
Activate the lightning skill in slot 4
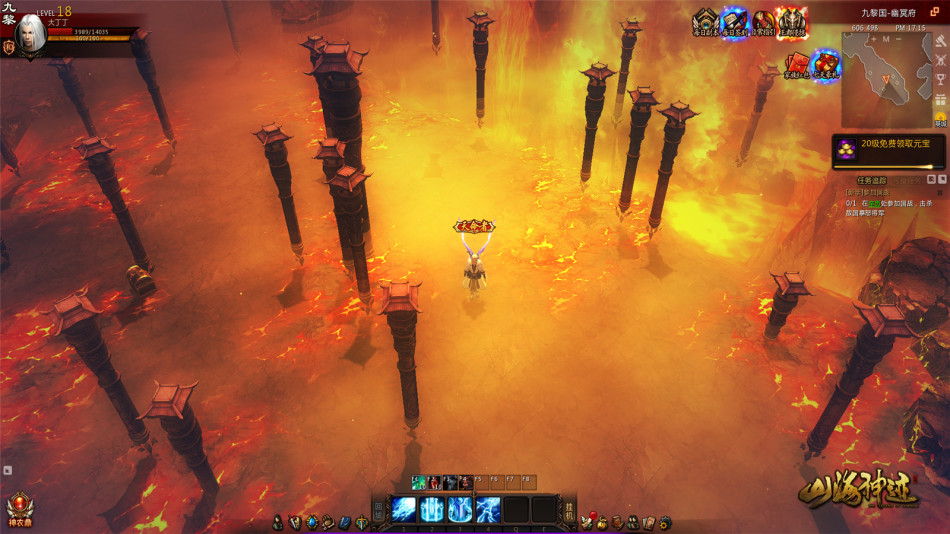pyautogui.click(x=488, y=509)
